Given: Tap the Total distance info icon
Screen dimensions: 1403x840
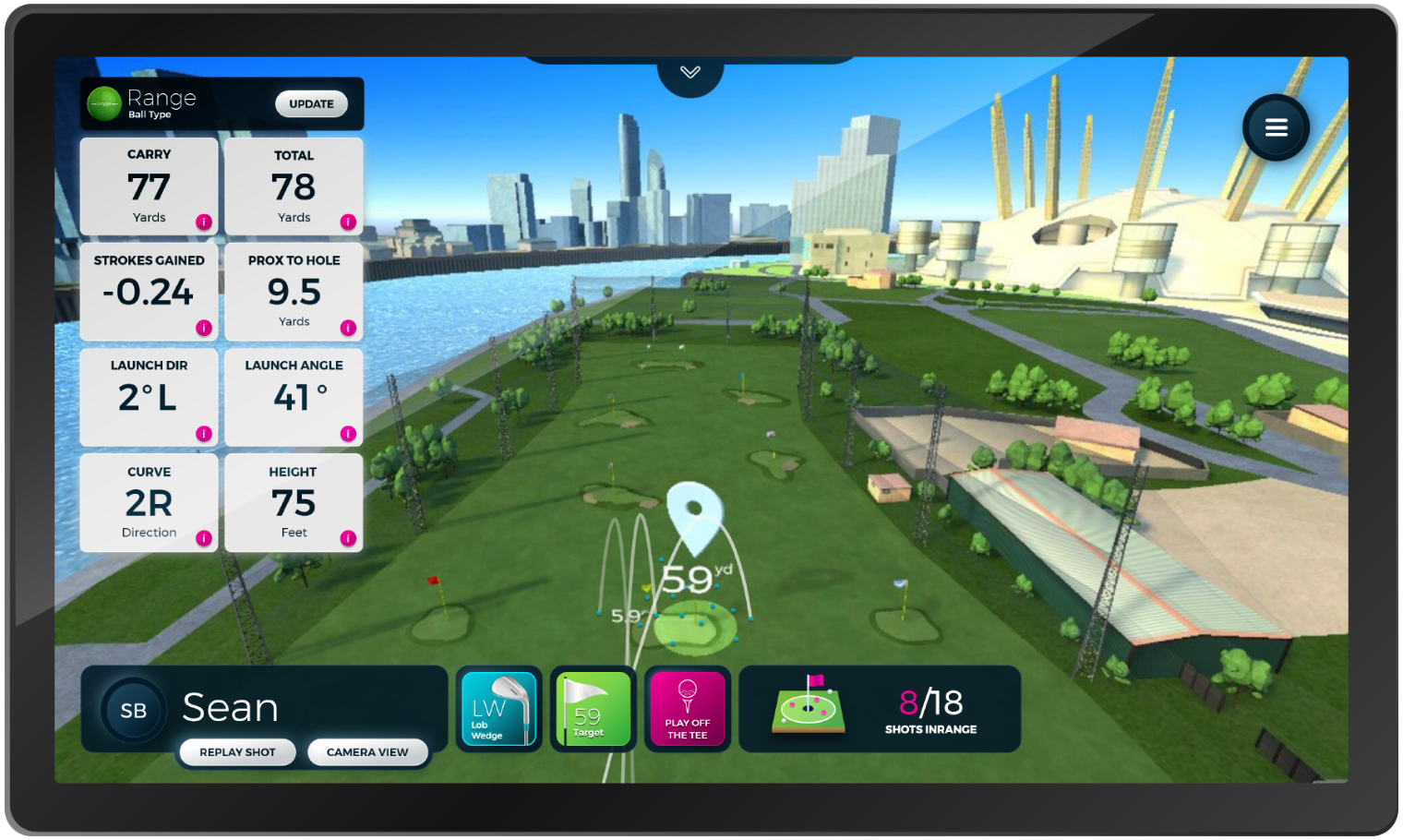Looking at the screenshot, I should [347, 222].
